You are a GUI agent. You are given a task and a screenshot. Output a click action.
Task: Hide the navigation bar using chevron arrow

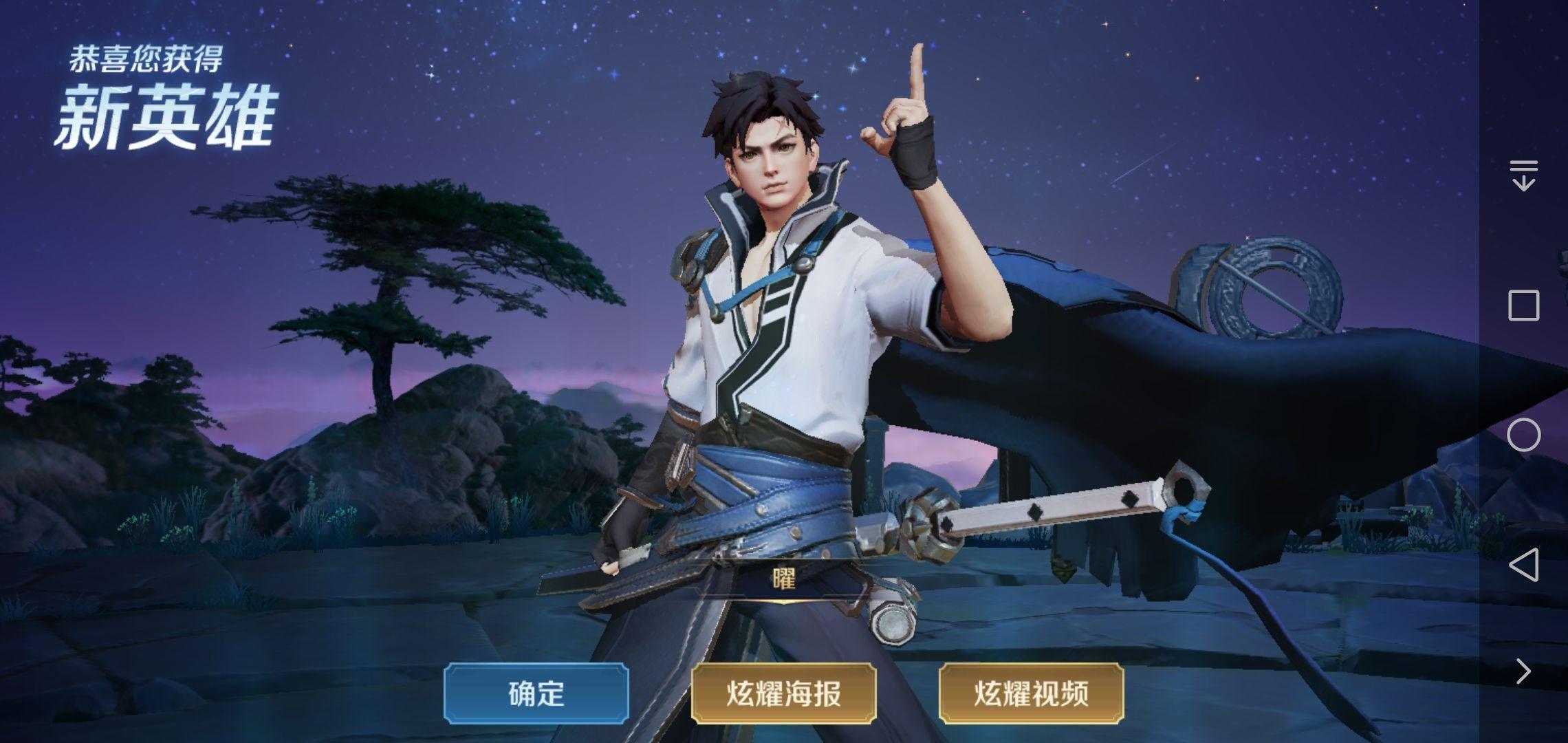1523,671
